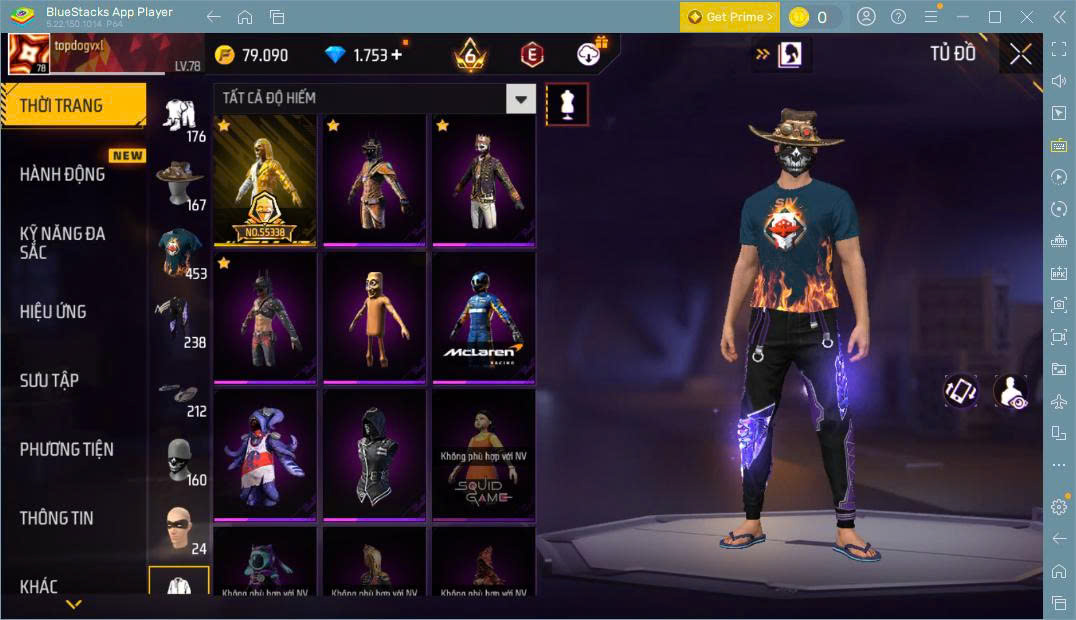Add diamonds using the plus button

coord(397,55)
